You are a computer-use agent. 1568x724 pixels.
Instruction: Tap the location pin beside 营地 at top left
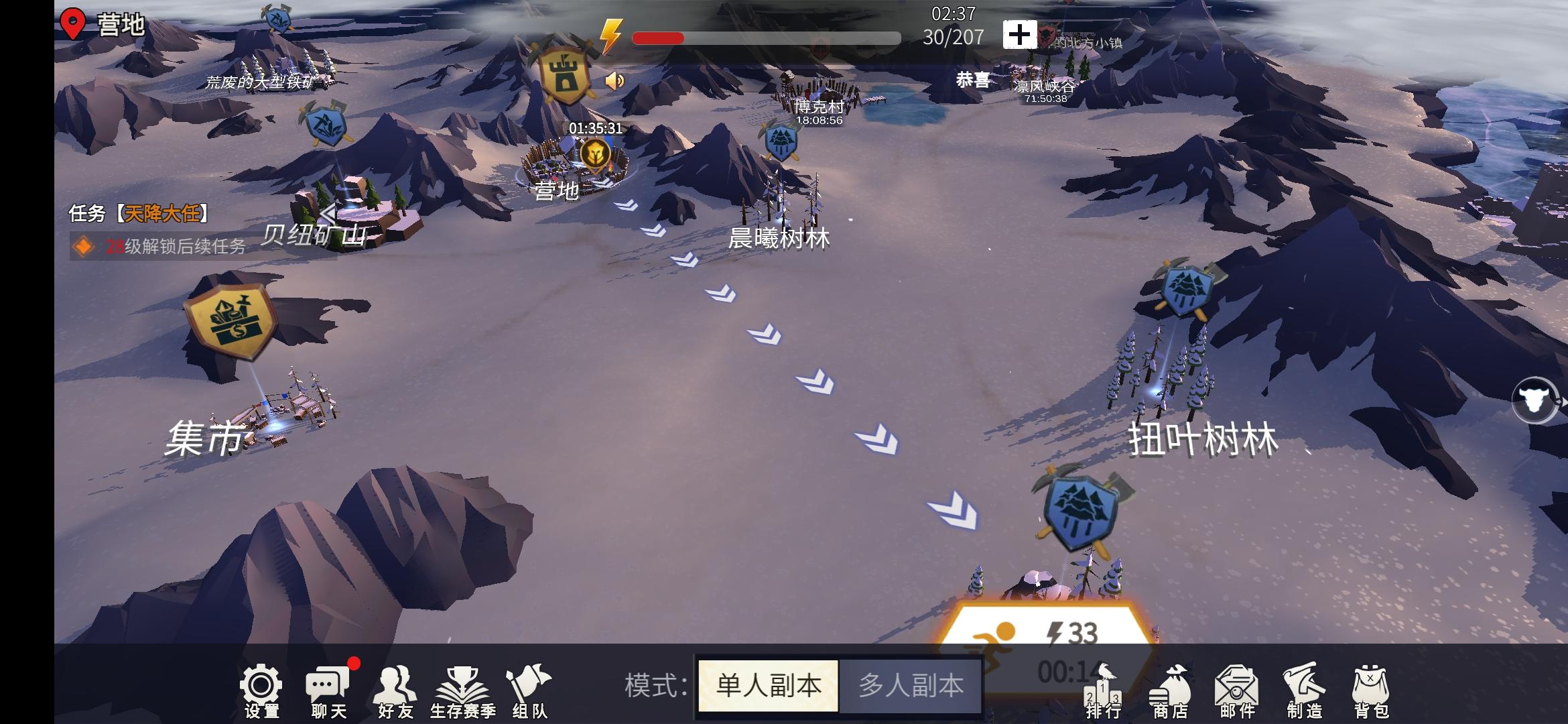(x=74, y=22)
